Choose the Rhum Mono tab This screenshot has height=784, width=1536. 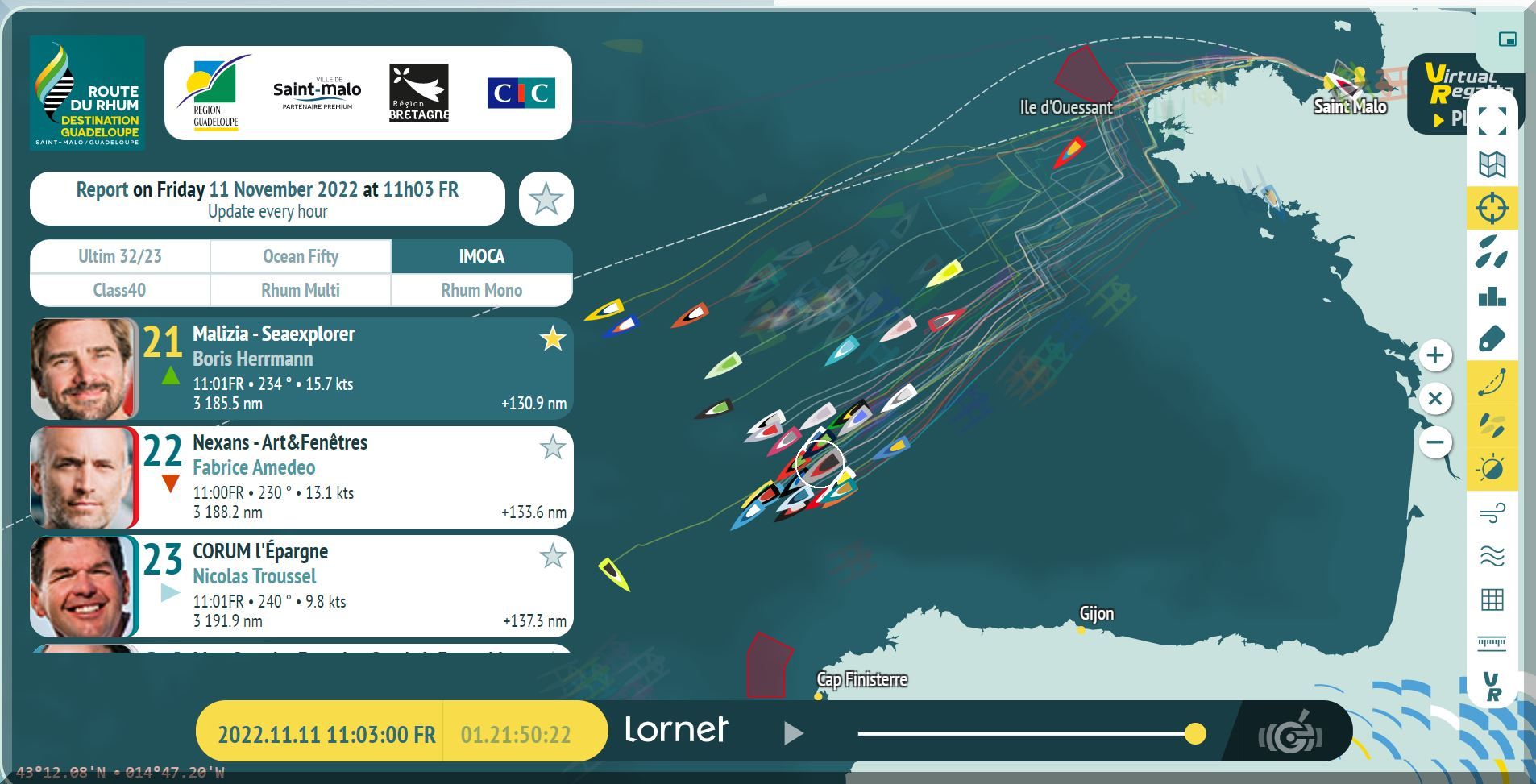click(481, 290)
